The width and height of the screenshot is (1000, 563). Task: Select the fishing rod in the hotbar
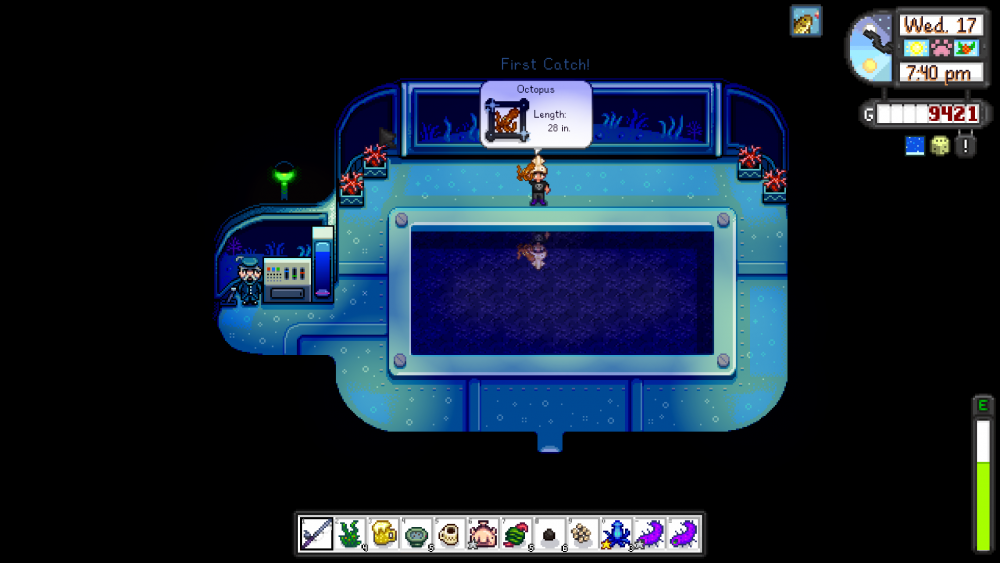point(317,533)
